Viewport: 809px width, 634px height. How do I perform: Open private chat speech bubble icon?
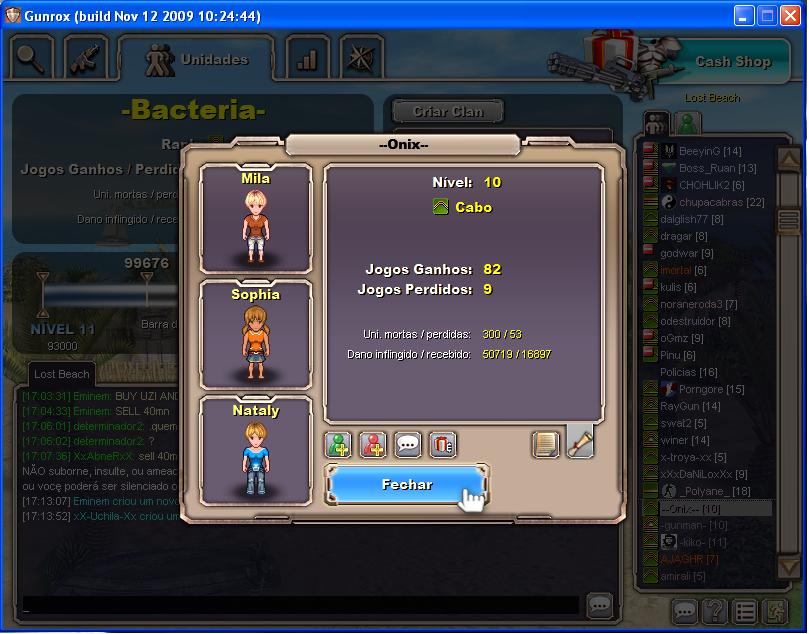pyautogui.click(x=408, y=444)
